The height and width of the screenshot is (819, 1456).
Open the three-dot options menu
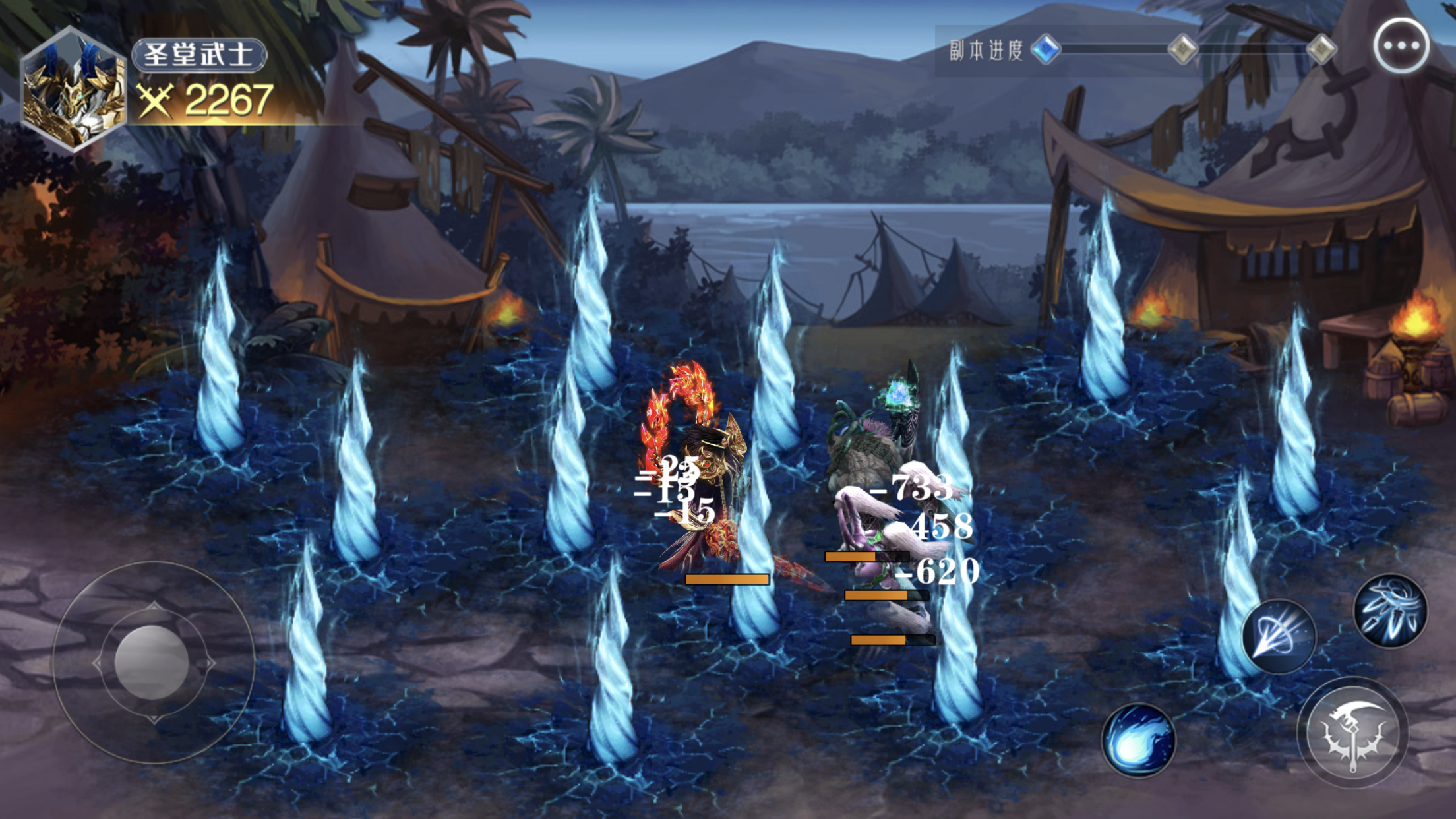[1401, 46]
